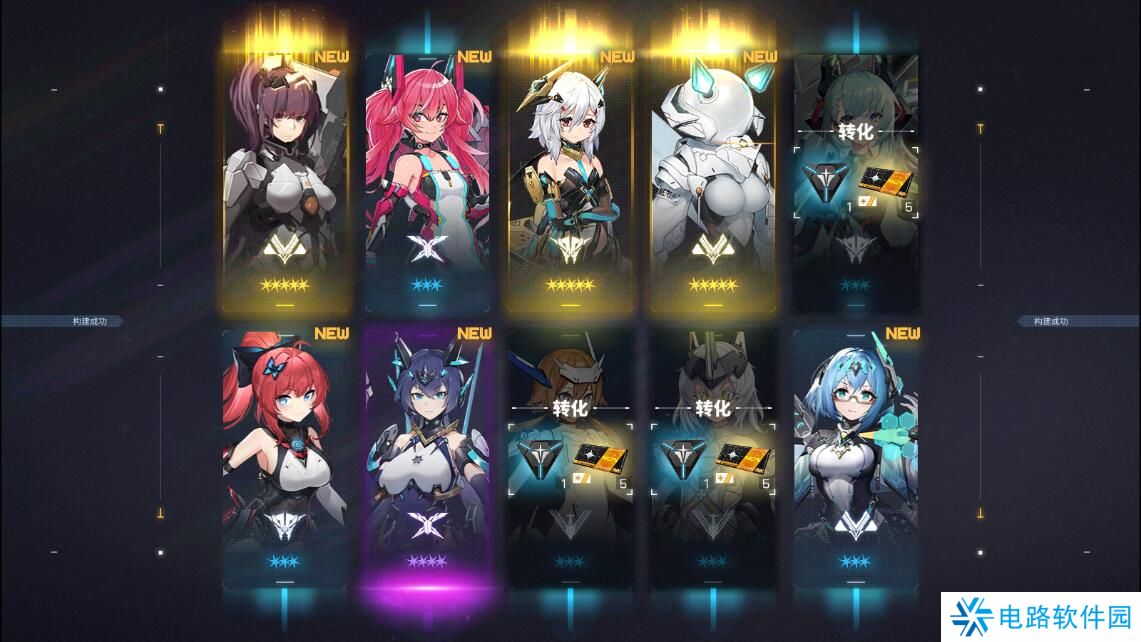Choose the pink twin-tail character card
Viewport: 1141px width, 642px height.
pyautogui.click(x=428, y=180)
